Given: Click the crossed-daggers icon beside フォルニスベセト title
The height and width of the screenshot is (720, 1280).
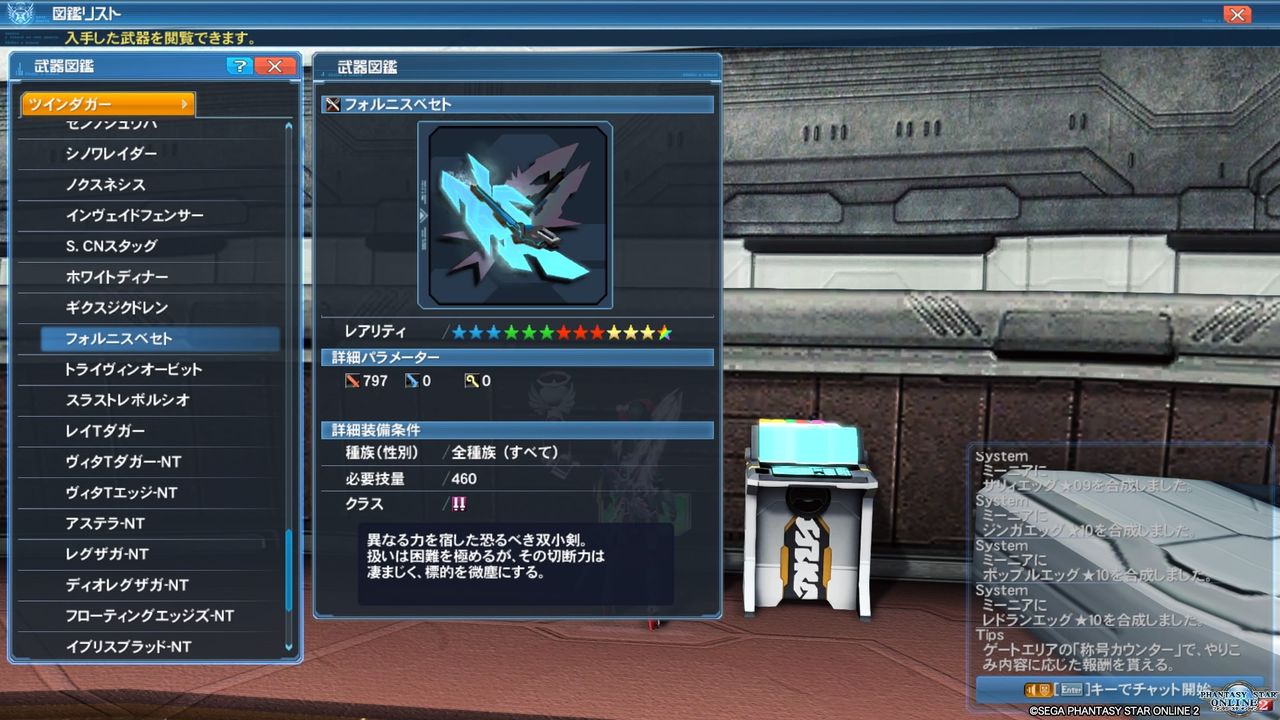Looking at the screenshot, I should click(331, 104).
